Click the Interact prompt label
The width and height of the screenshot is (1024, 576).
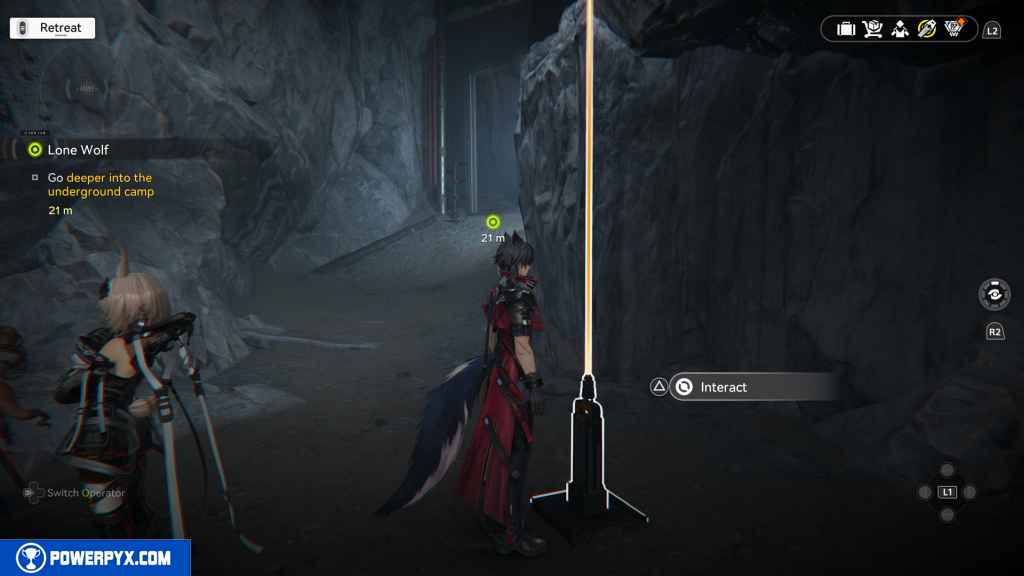(724, 387)
